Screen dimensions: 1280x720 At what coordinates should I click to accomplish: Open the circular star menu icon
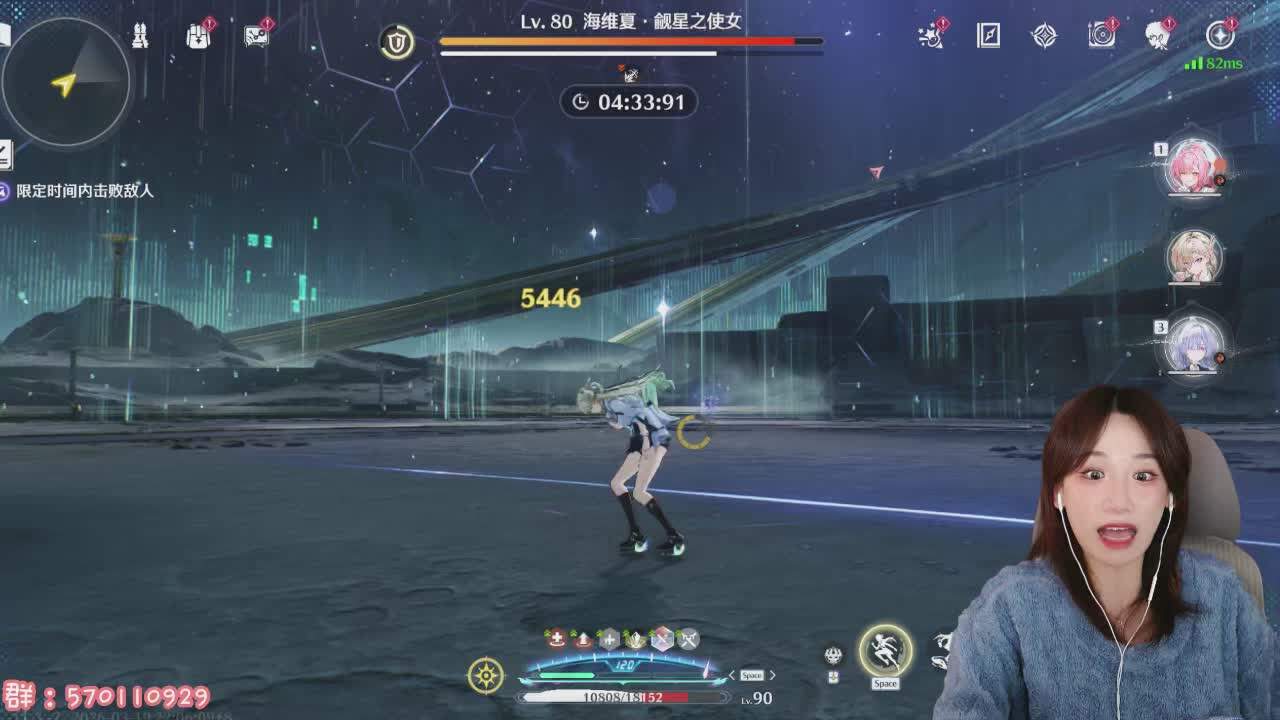(1220, 36)
